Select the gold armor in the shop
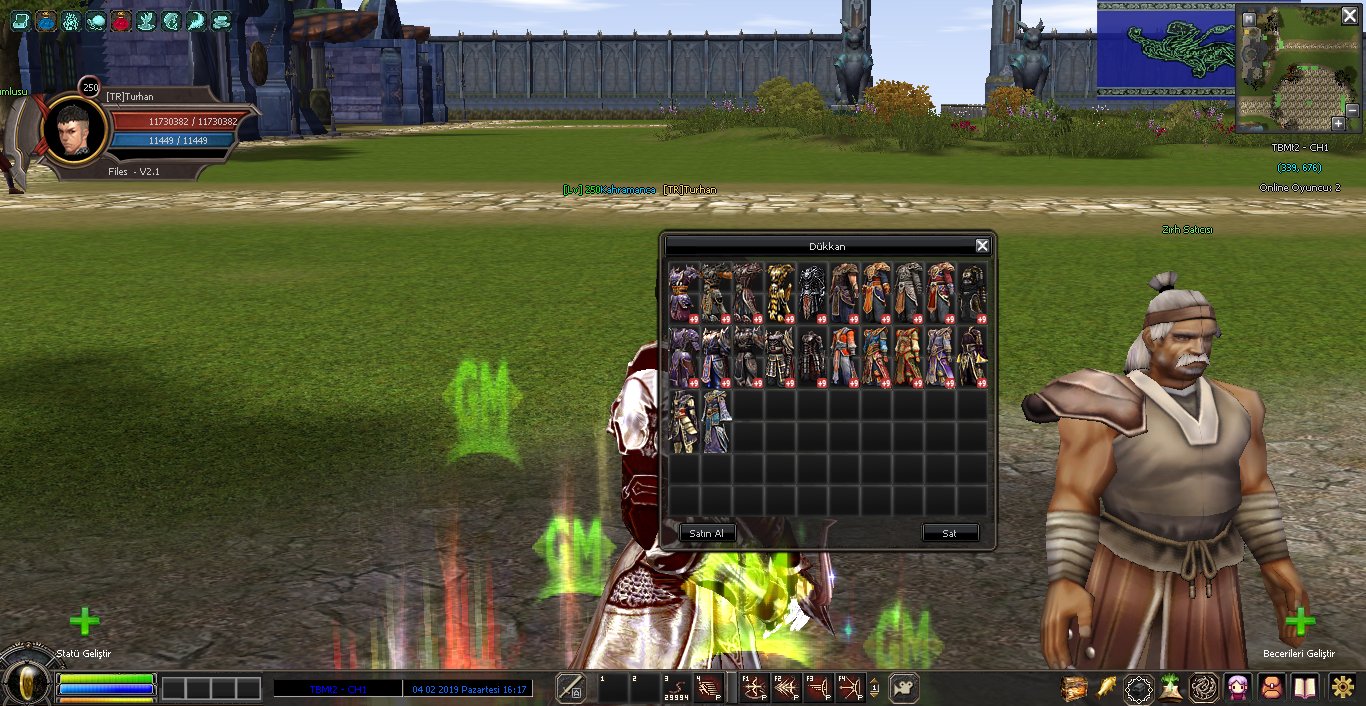The height and width of the screenshot is (706, 1366). pos(781,293)
